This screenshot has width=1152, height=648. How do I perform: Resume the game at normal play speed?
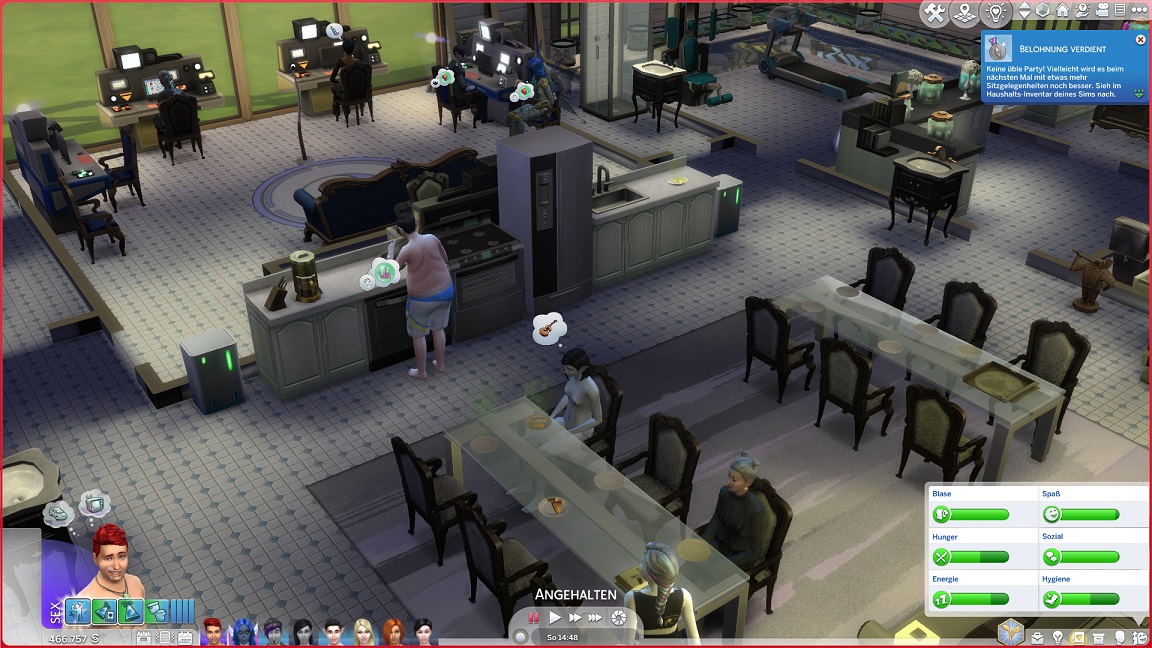coord(555,618)
